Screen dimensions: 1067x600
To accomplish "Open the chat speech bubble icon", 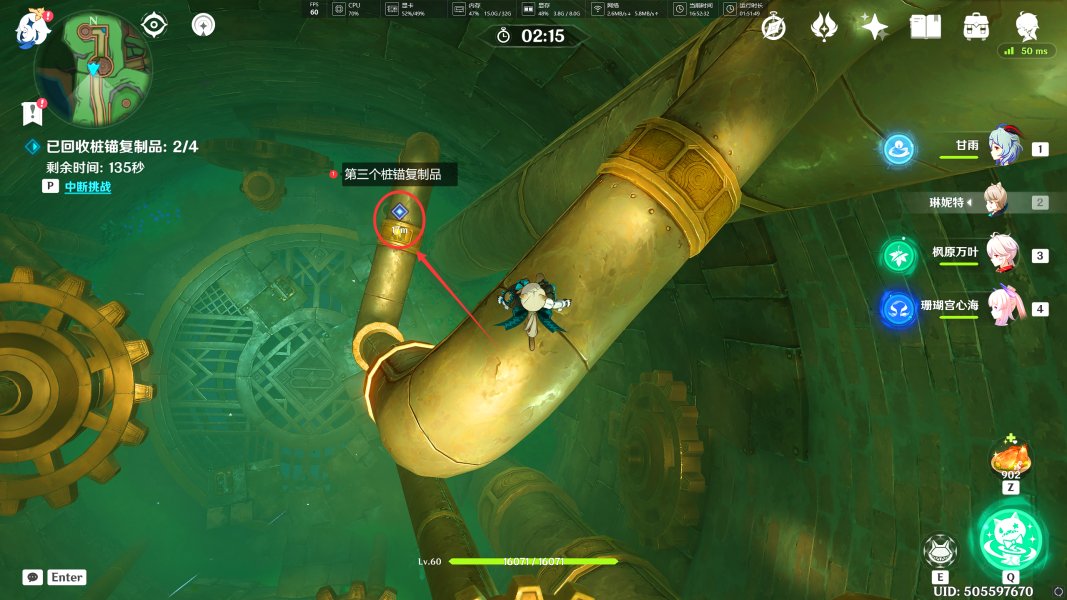I will [x=33, y=577].
